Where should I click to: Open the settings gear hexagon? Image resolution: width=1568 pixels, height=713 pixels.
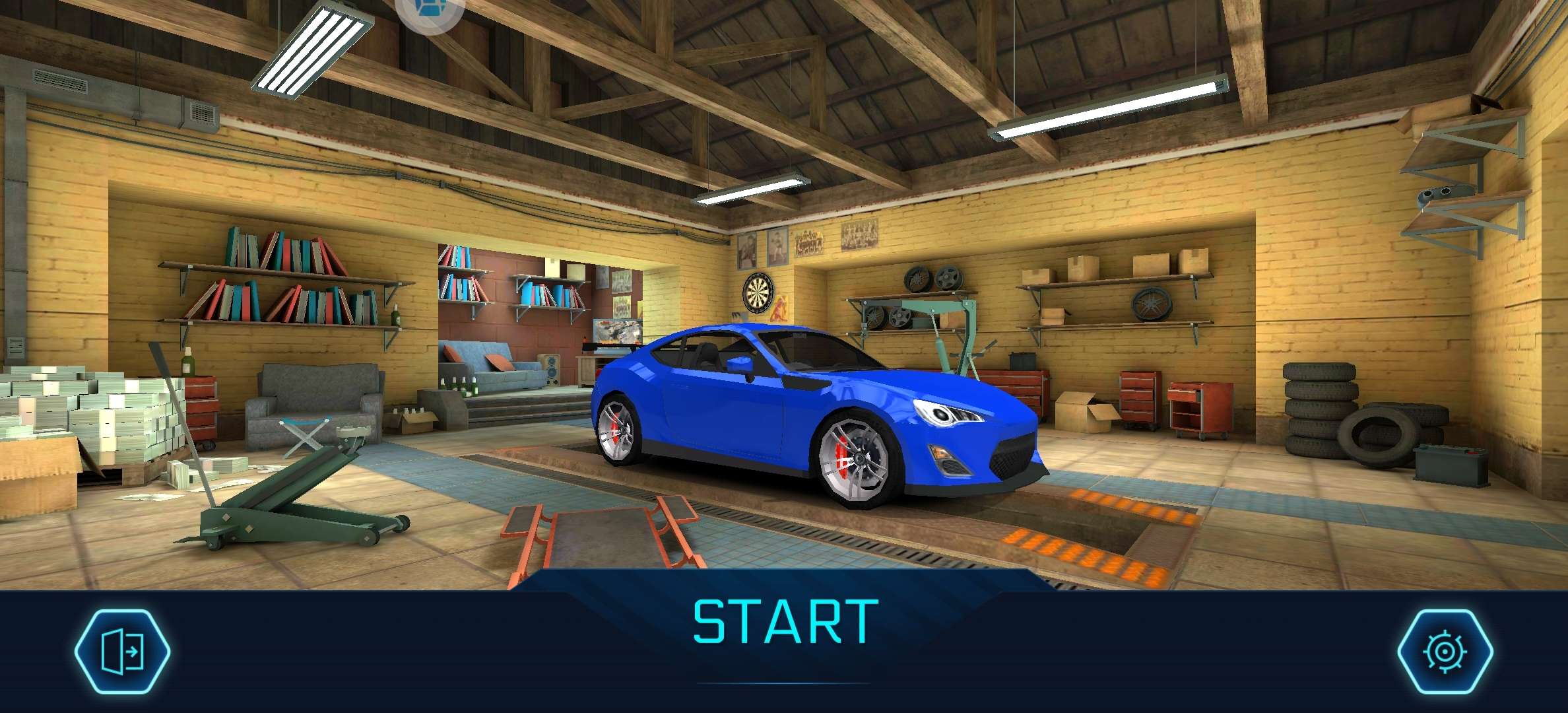(x=1445, y=652)
